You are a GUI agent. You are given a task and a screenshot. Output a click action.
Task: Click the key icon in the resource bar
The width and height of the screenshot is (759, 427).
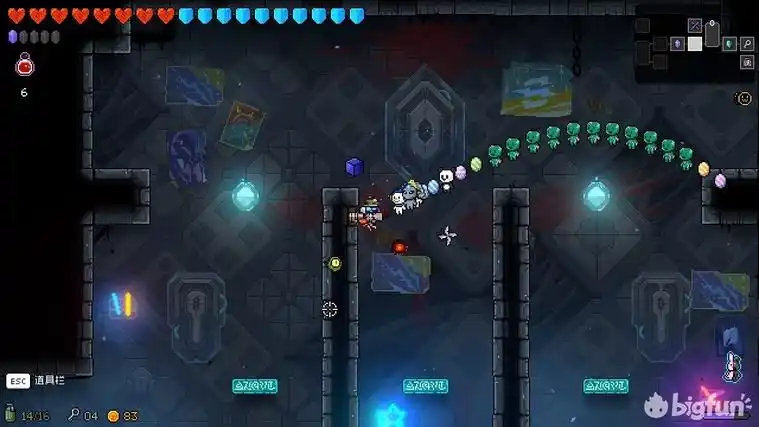click(x=73, y=414)
